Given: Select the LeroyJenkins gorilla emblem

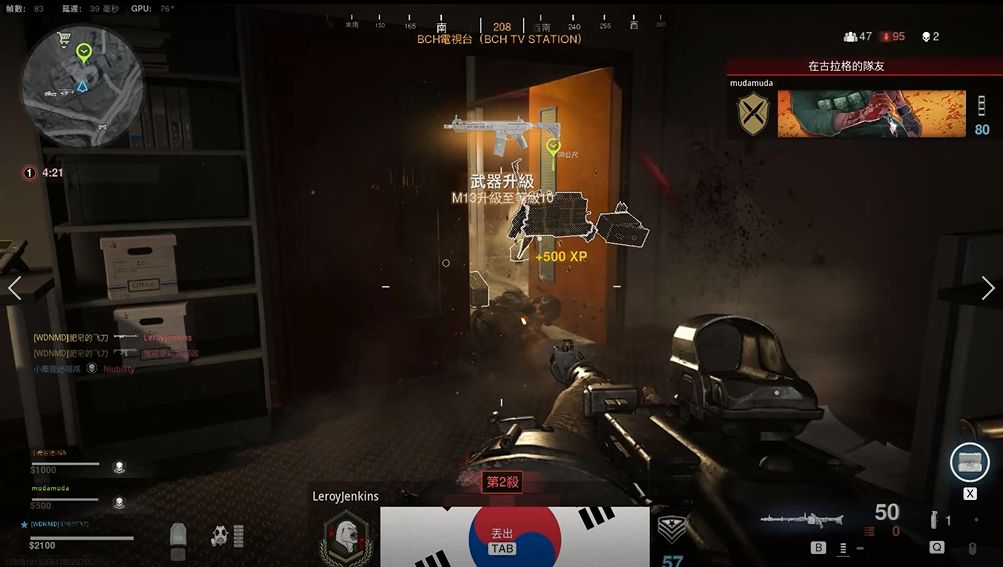Looking at the screenshot, I should 343,536.
